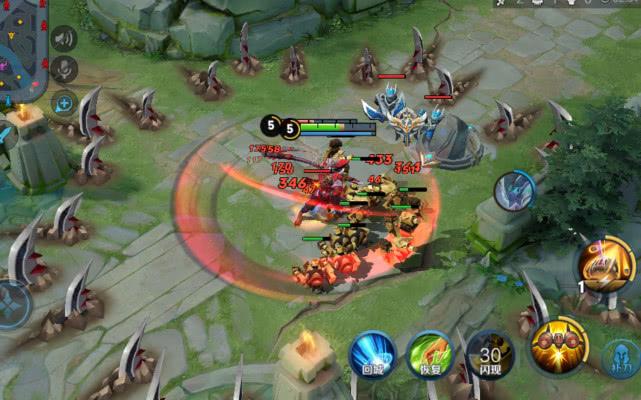Tap the virtual joystick pad
The height and width of the screenshot is (400, 641).
pos(12,303)
